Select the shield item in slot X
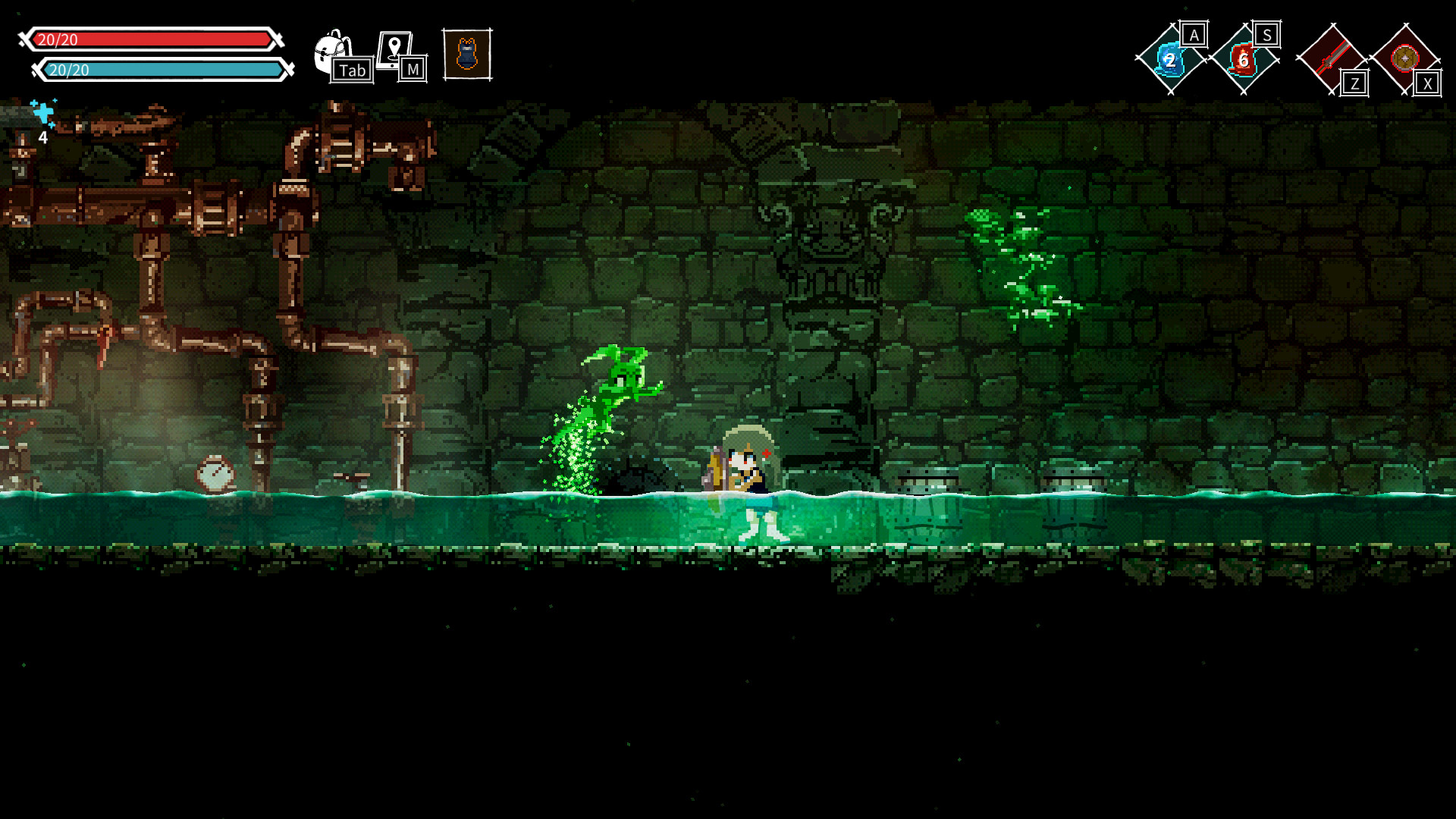This screenshot has width=1456, height=819. coord(1407,57)
